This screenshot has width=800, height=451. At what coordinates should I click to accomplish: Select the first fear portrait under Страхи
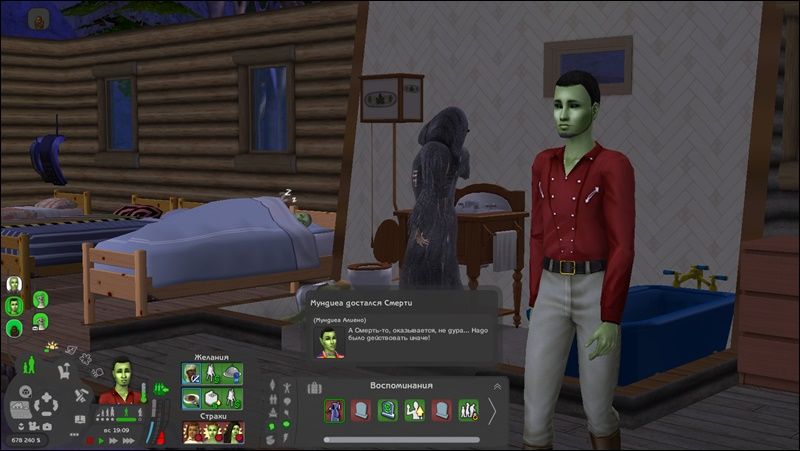pyautogui.click(x=190, y=432)
